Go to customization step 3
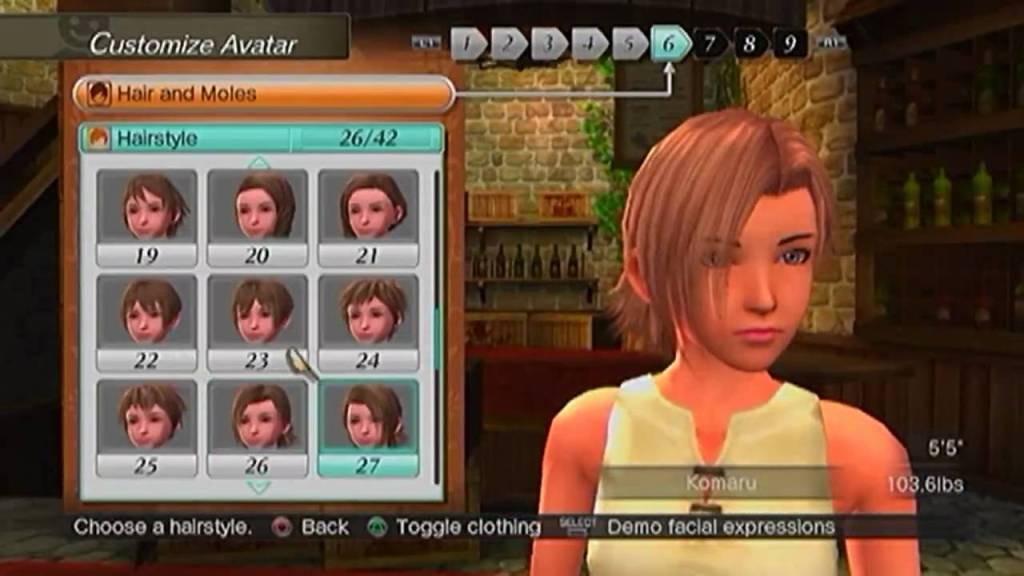1024x576 pixels. [x=549, y=43]
